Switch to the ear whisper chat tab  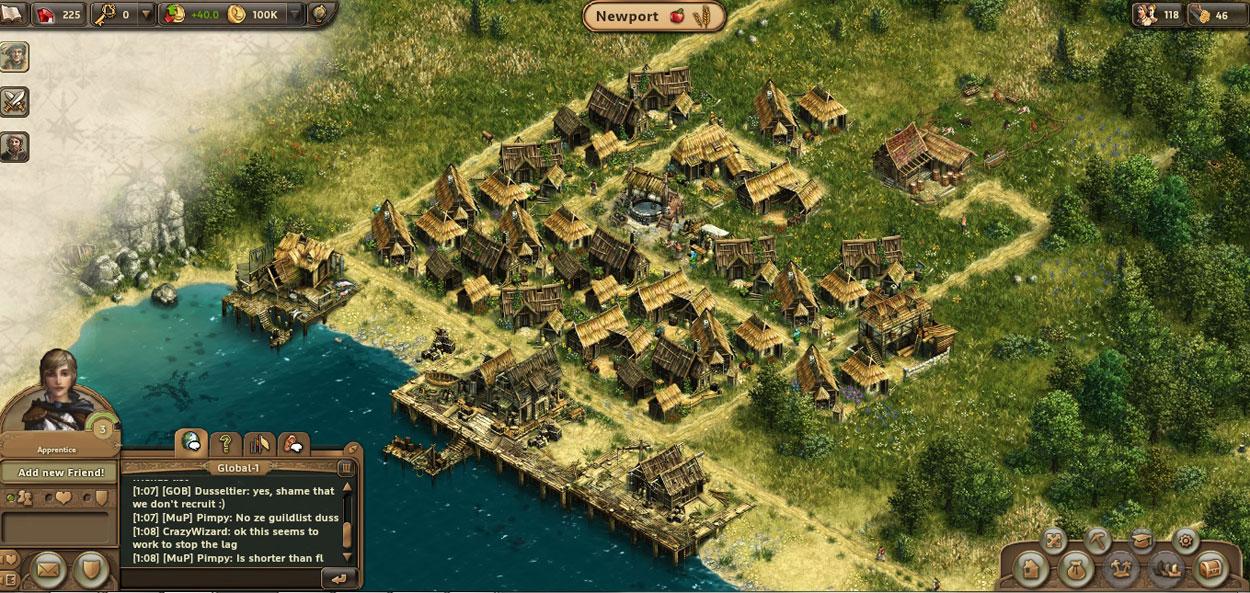pyautogui.click(x=293, y=442)
